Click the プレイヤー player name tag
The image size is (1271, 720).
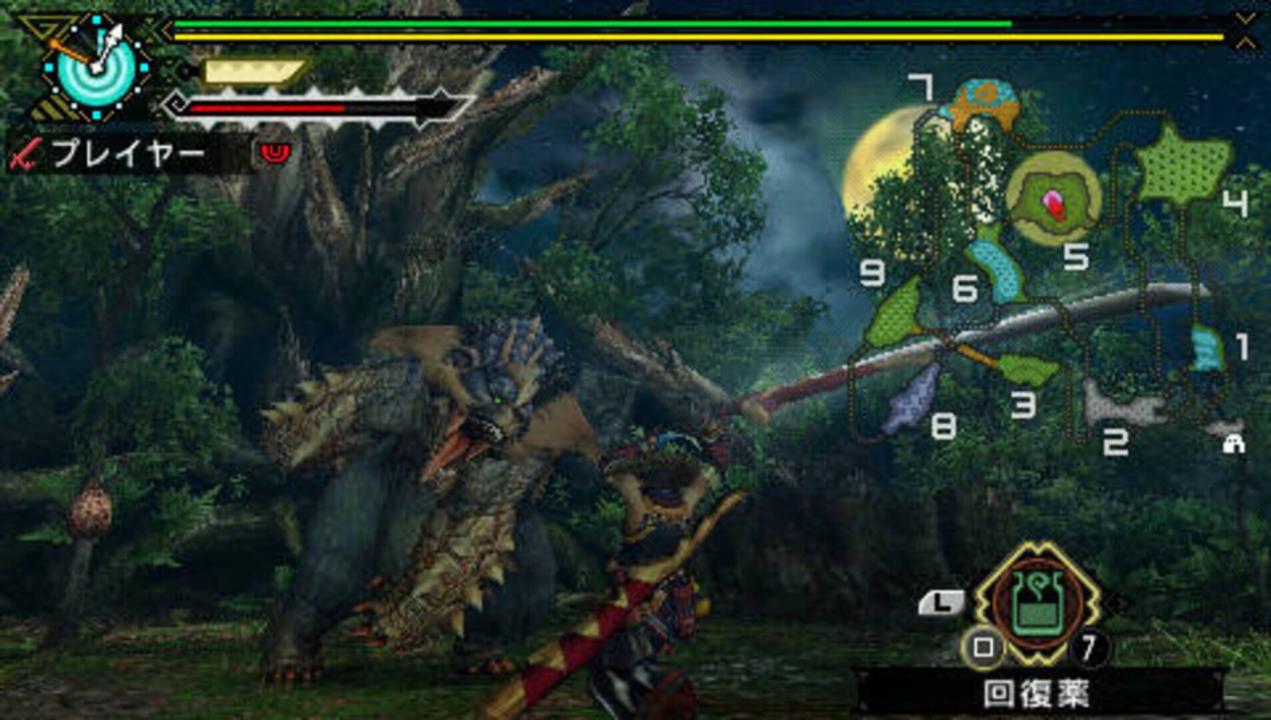tap(128, 153)
